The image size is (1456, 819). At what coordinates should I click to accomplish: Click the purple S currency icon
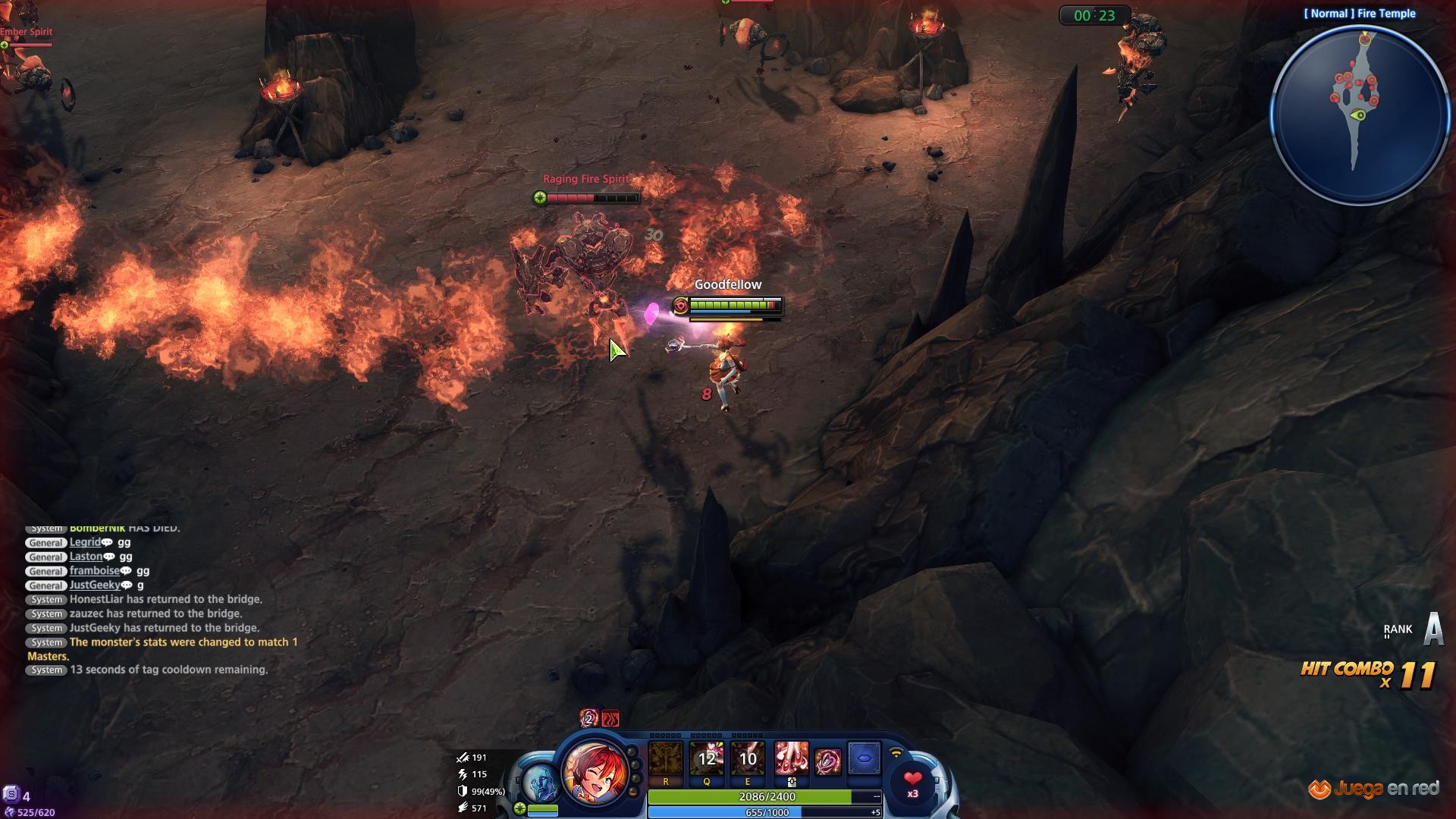point(11,795)
